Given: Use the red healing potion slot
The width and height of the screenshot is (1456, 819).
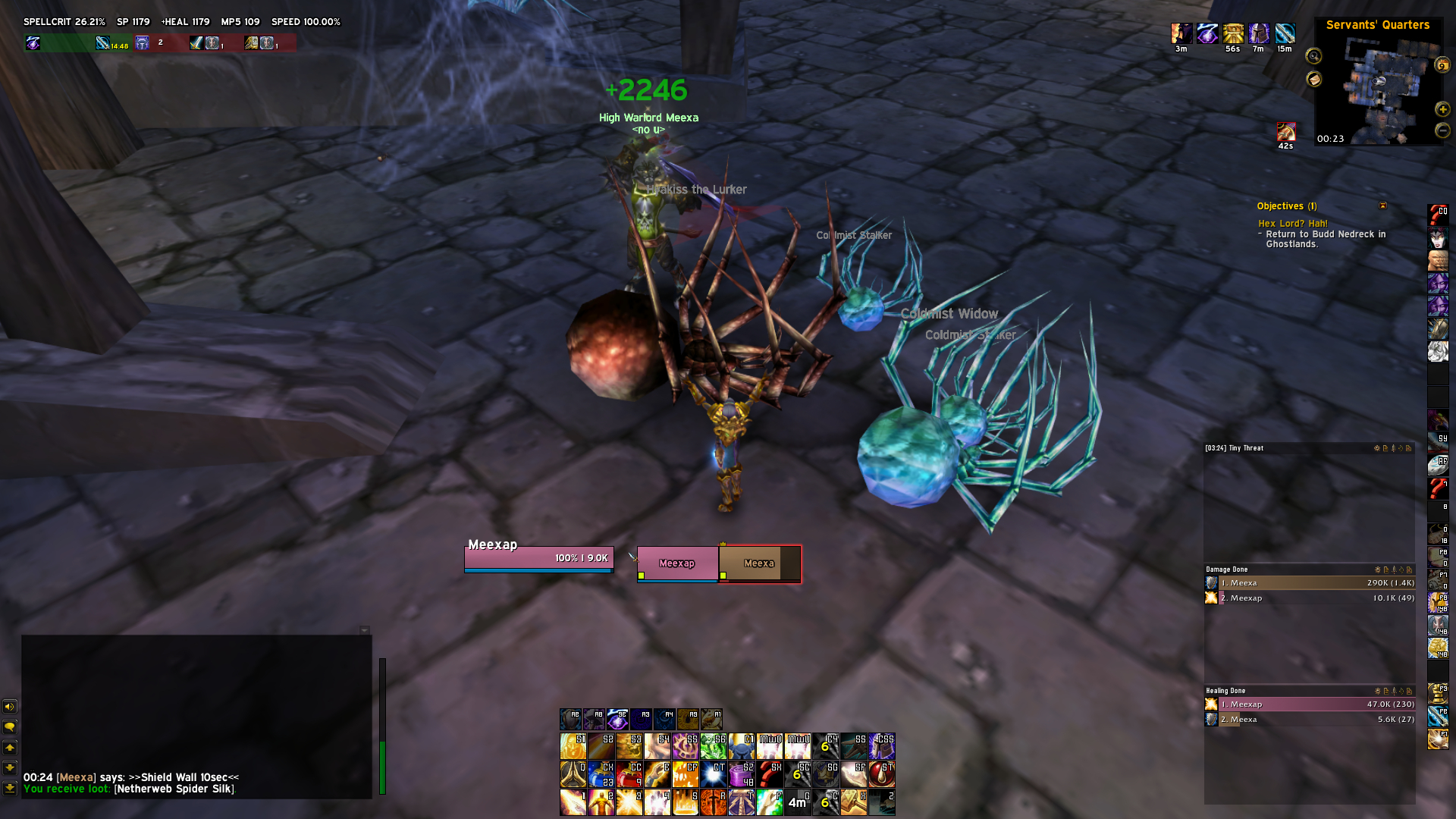Looking at the screenshot, I should pos(629,774).
